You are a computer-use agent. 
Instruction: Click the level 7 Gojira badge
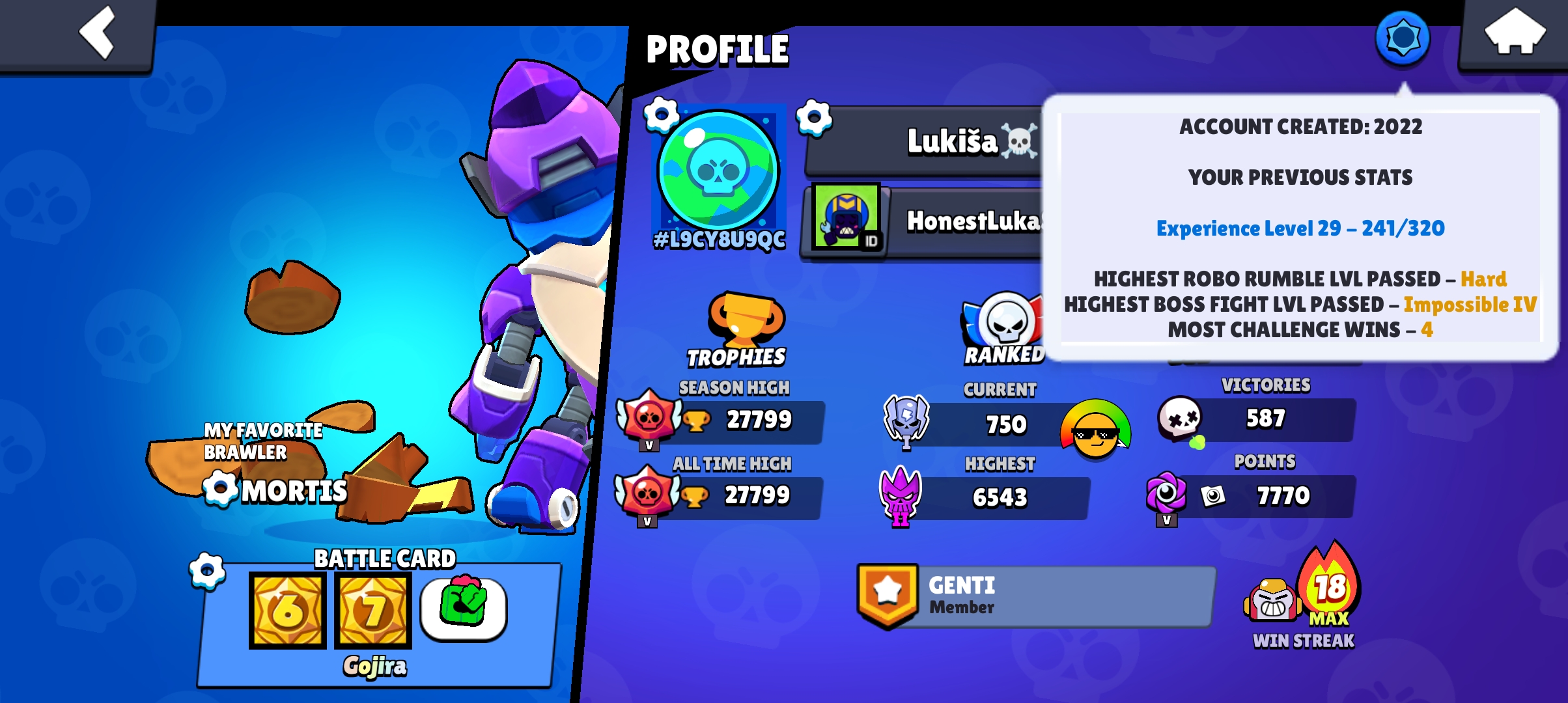point(372,611)
